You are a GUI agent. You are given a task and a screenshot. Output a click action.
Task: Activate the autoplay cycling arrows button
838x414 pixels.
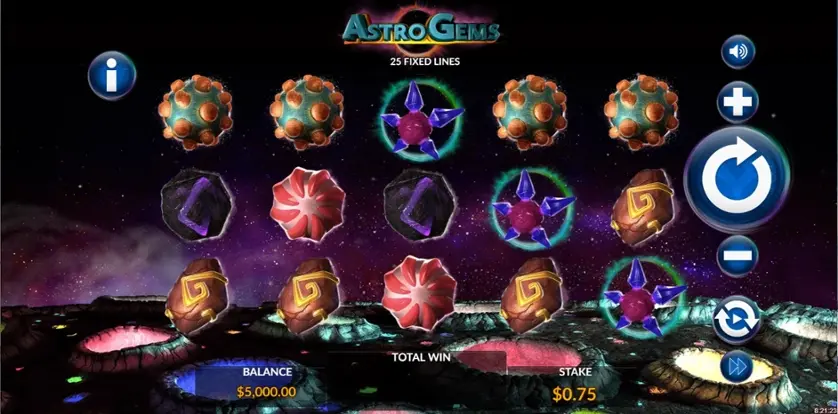coord(738,318)
